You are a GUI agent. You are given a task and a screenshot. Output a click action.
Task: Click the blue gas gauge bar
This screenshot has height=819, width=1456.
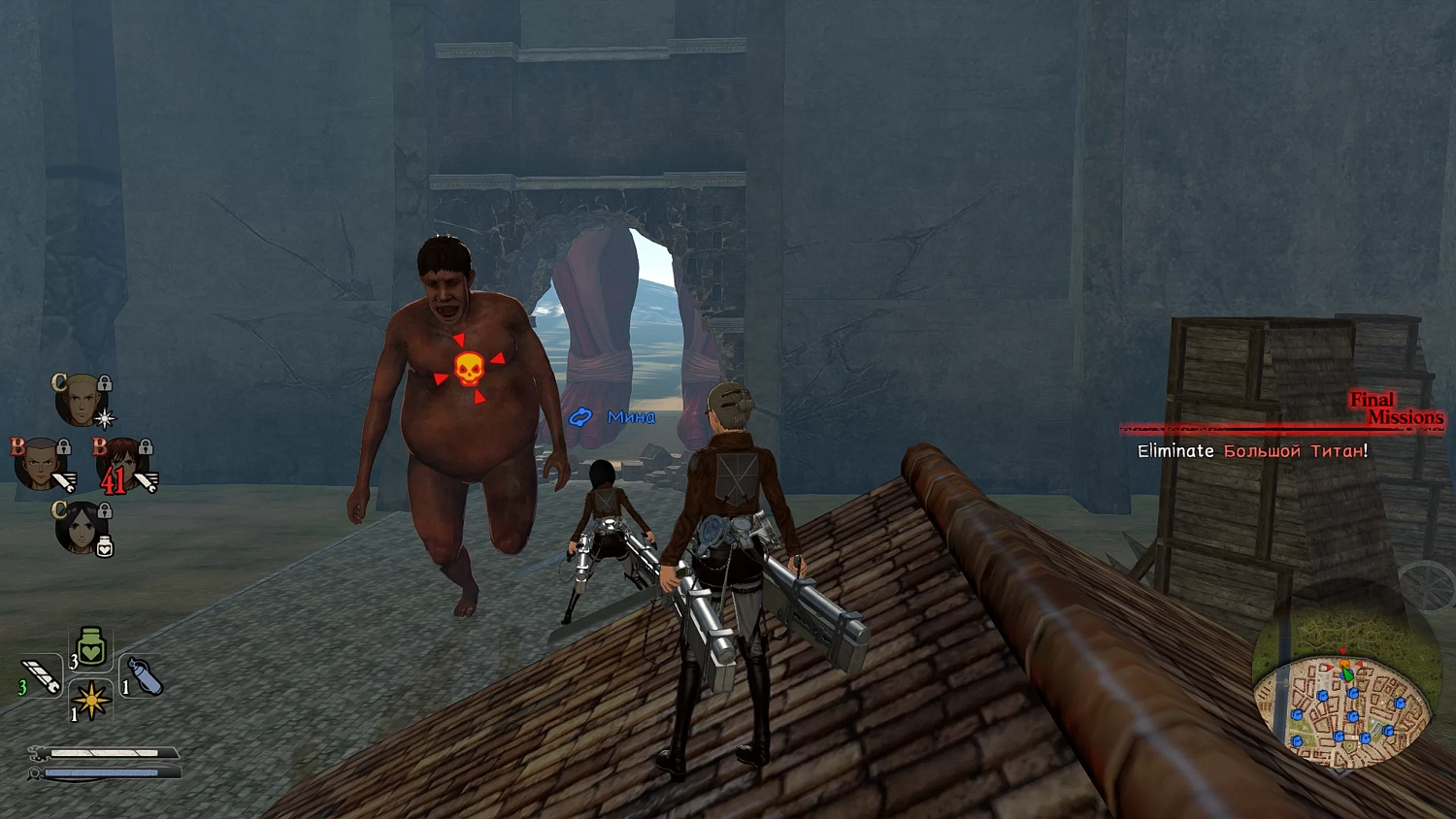pyautogui.click(x=102, y=771)
